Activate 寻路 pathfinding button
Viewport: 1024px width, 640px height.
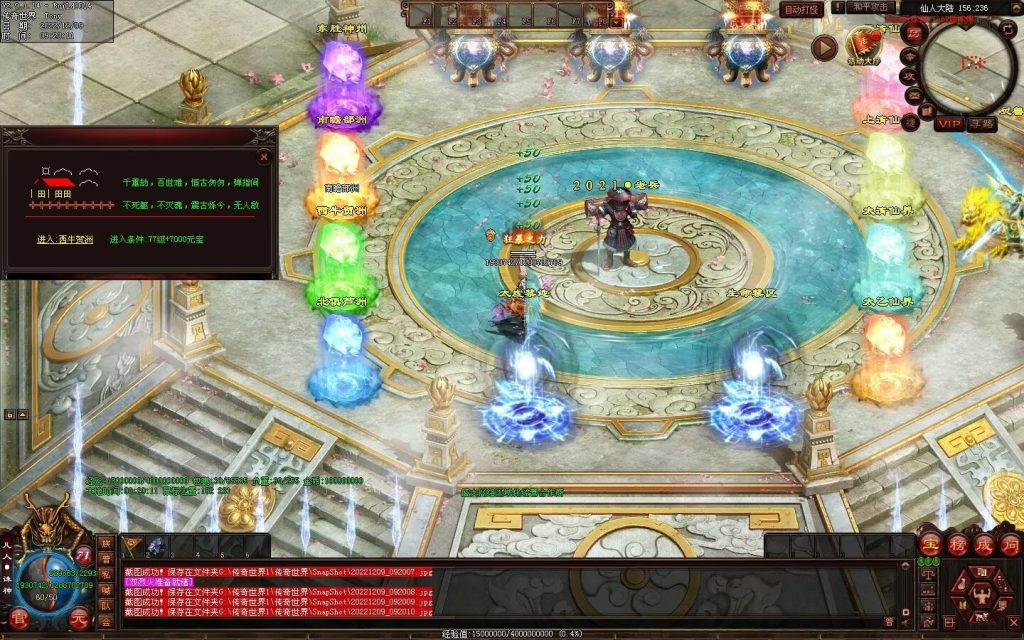click(982, 123)
